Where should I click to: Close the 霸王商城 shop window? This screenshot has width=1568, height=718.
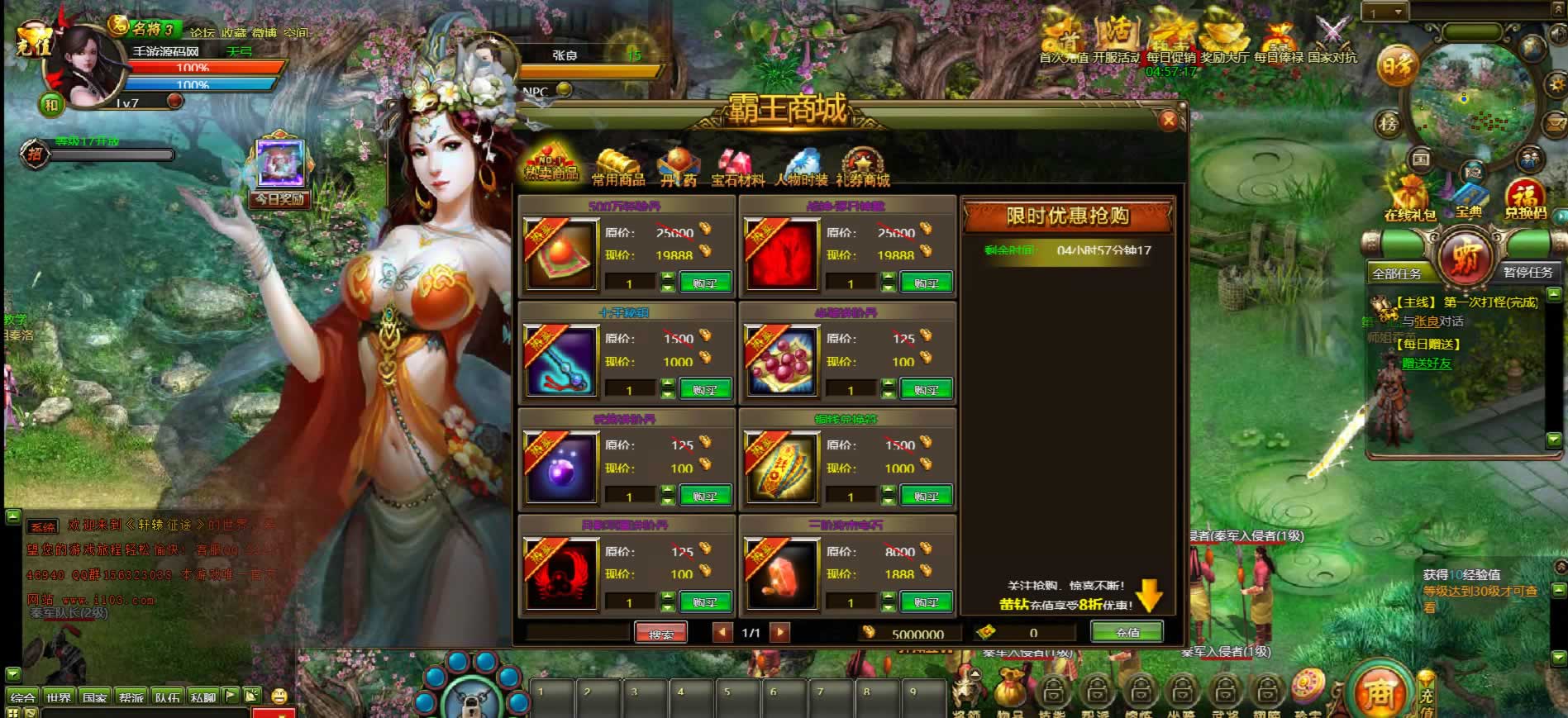(x=1168, y=121)
